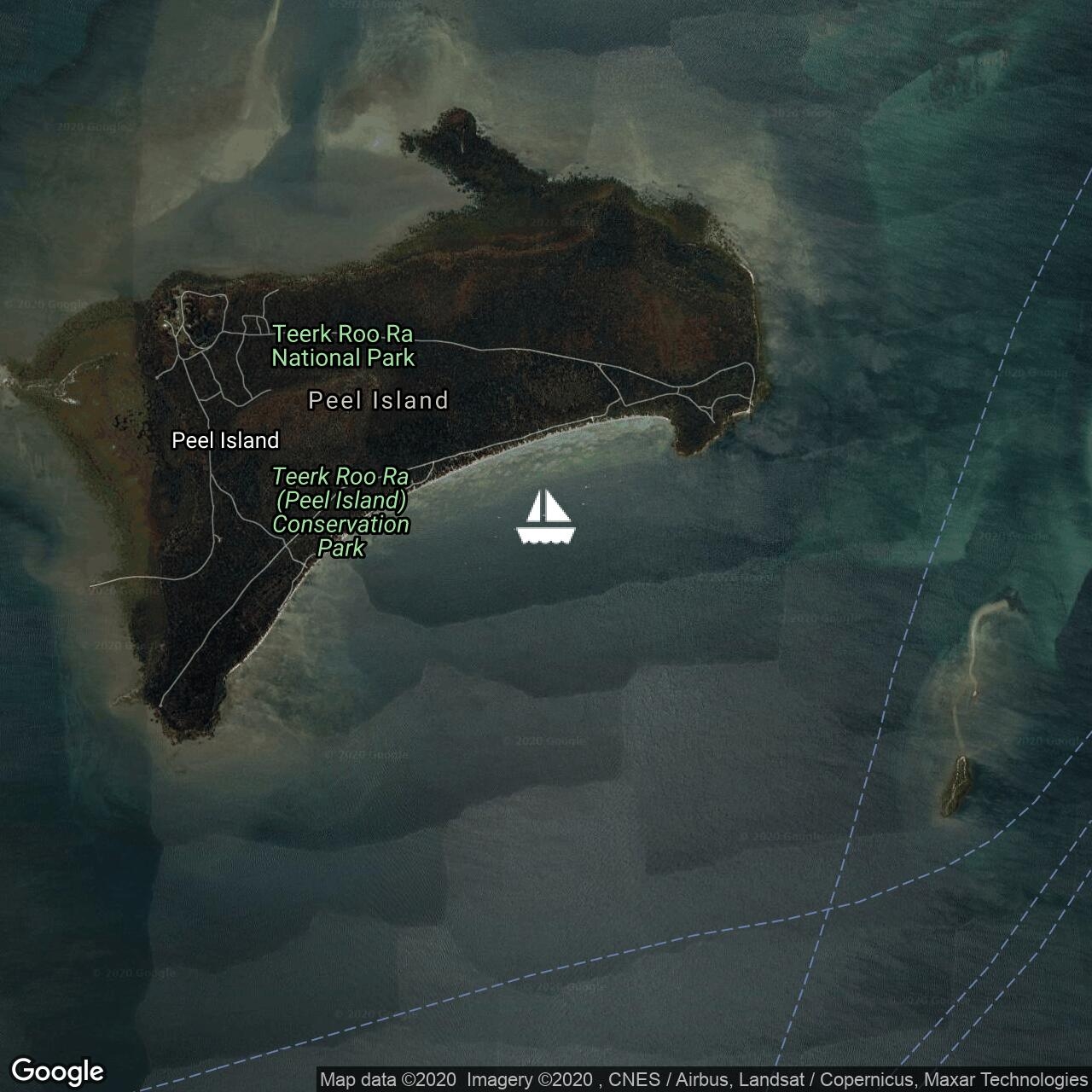Image resolution: width=1092 pixels, height=1092 pixels.
Task: Select the Peel Island Conservation Park label
Action: coord(341,512)
